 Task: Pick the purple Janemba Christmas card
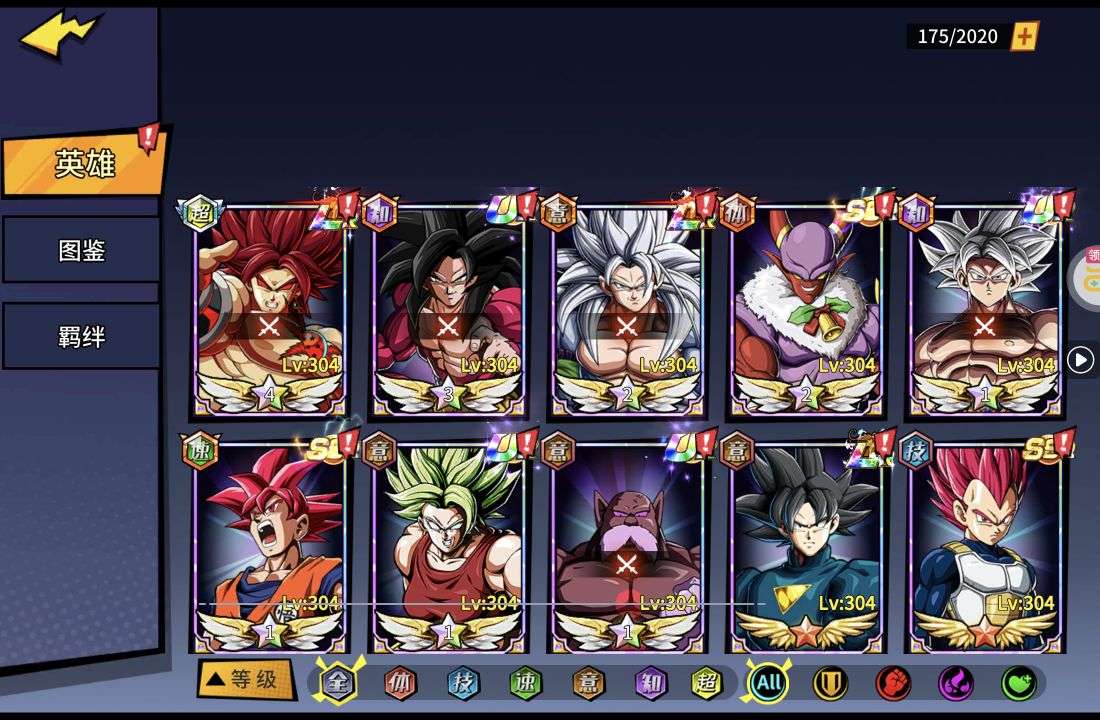806,310
